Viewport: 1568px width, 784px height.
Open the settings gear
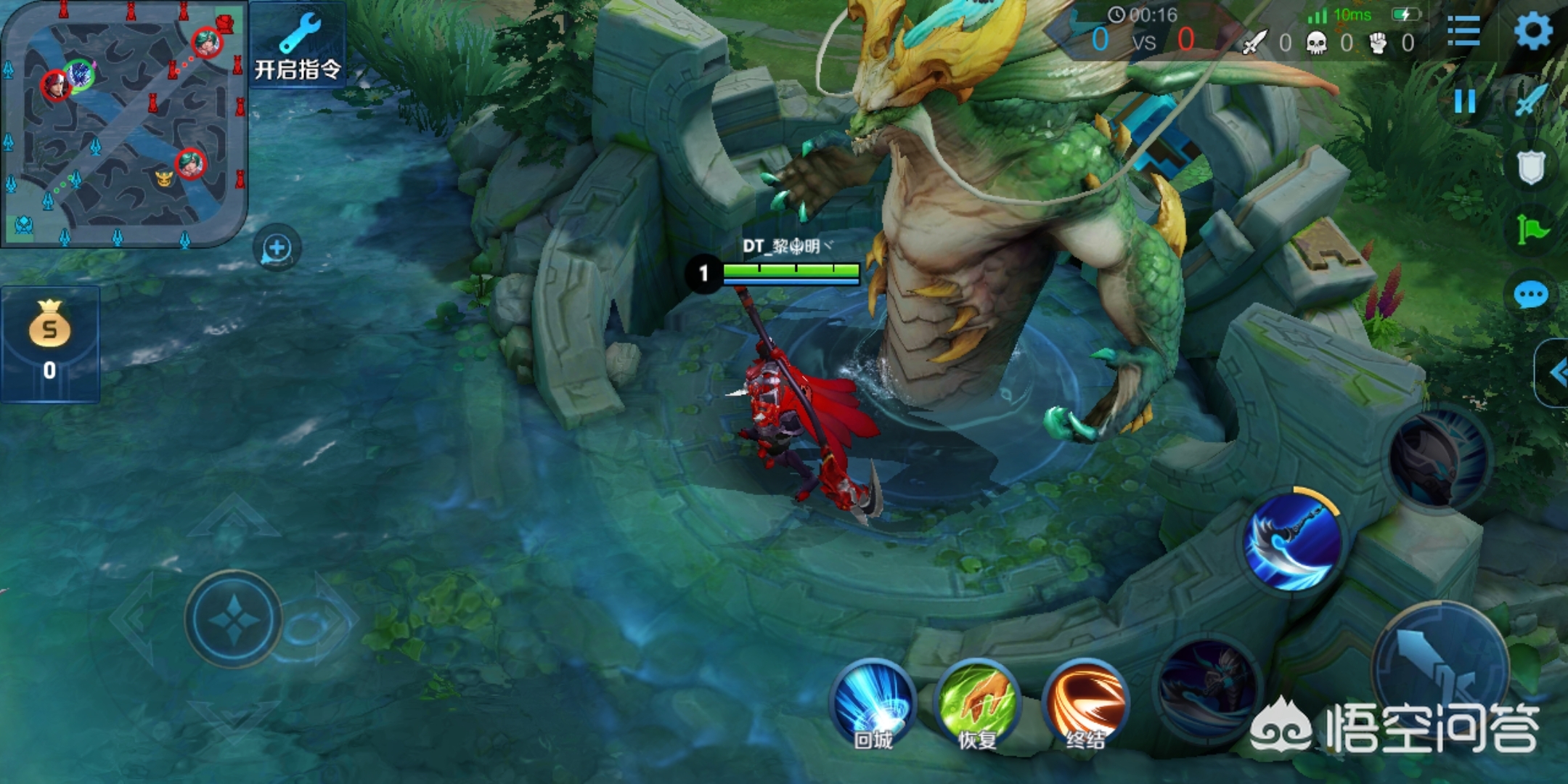pyautogui.click(x=1533, y=30)
